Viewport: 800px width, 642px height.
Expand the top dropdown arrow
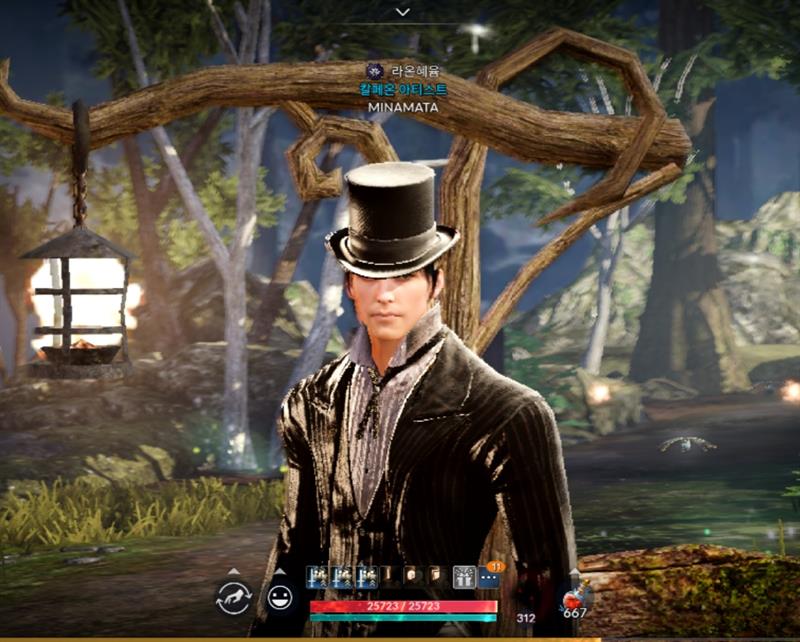coord(402,12)
